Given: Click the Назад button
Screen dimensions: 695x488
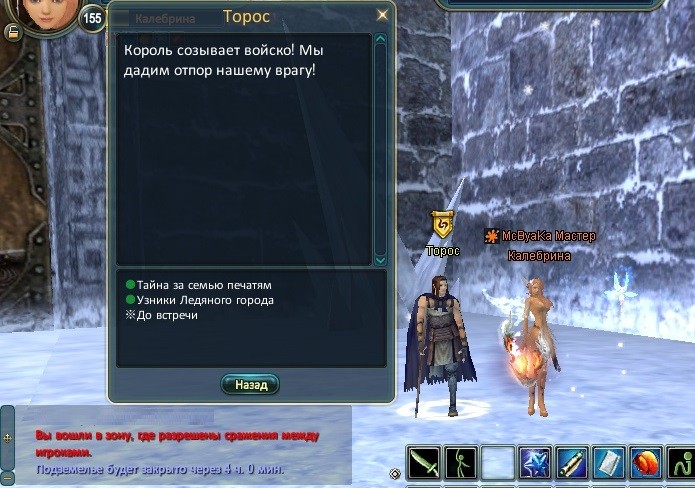Looking at the screenshot, I should (x=250, y=384).
